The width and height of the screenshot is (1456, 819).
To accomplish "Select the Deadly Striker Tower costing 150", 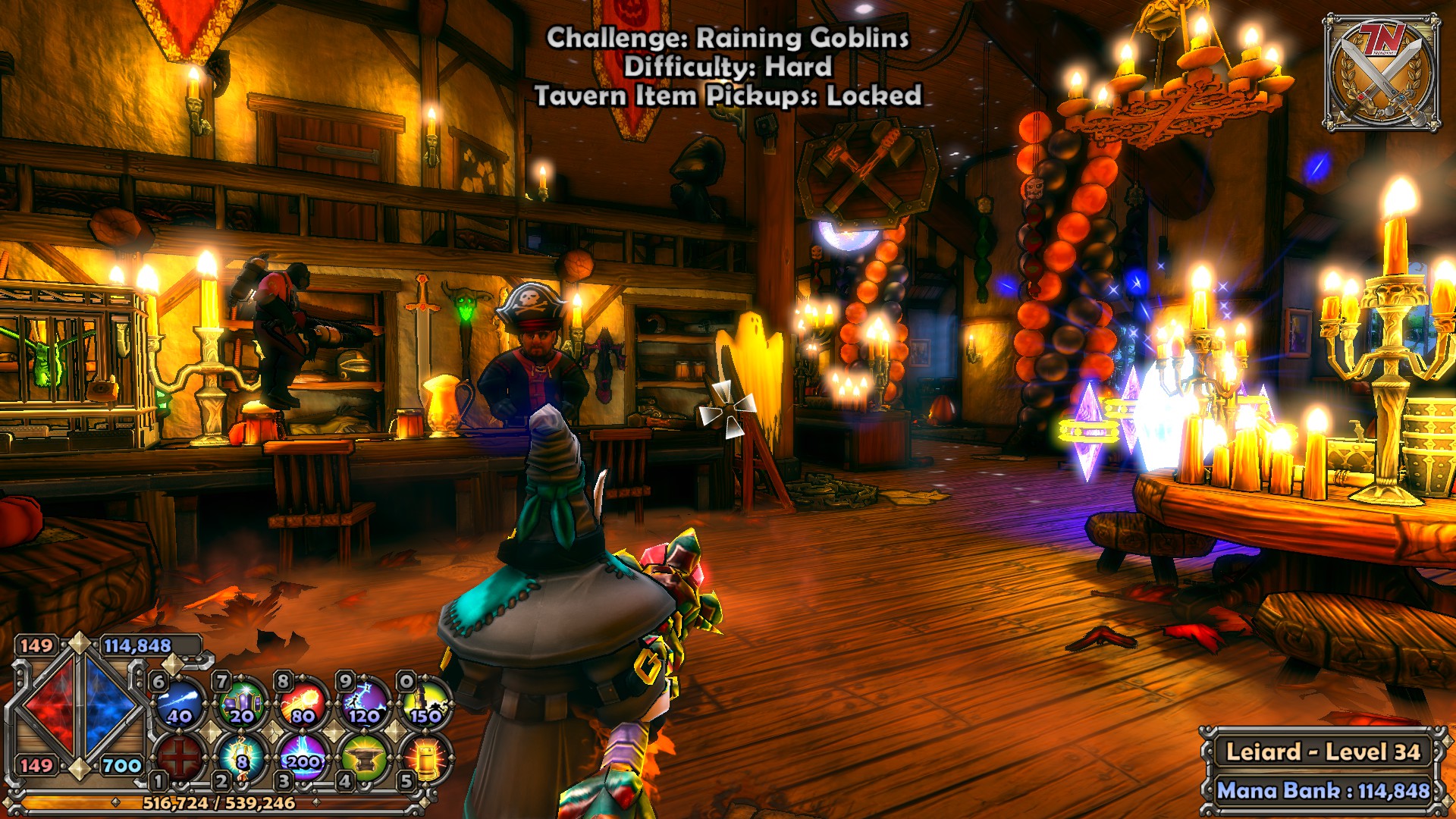I will 425,703.
